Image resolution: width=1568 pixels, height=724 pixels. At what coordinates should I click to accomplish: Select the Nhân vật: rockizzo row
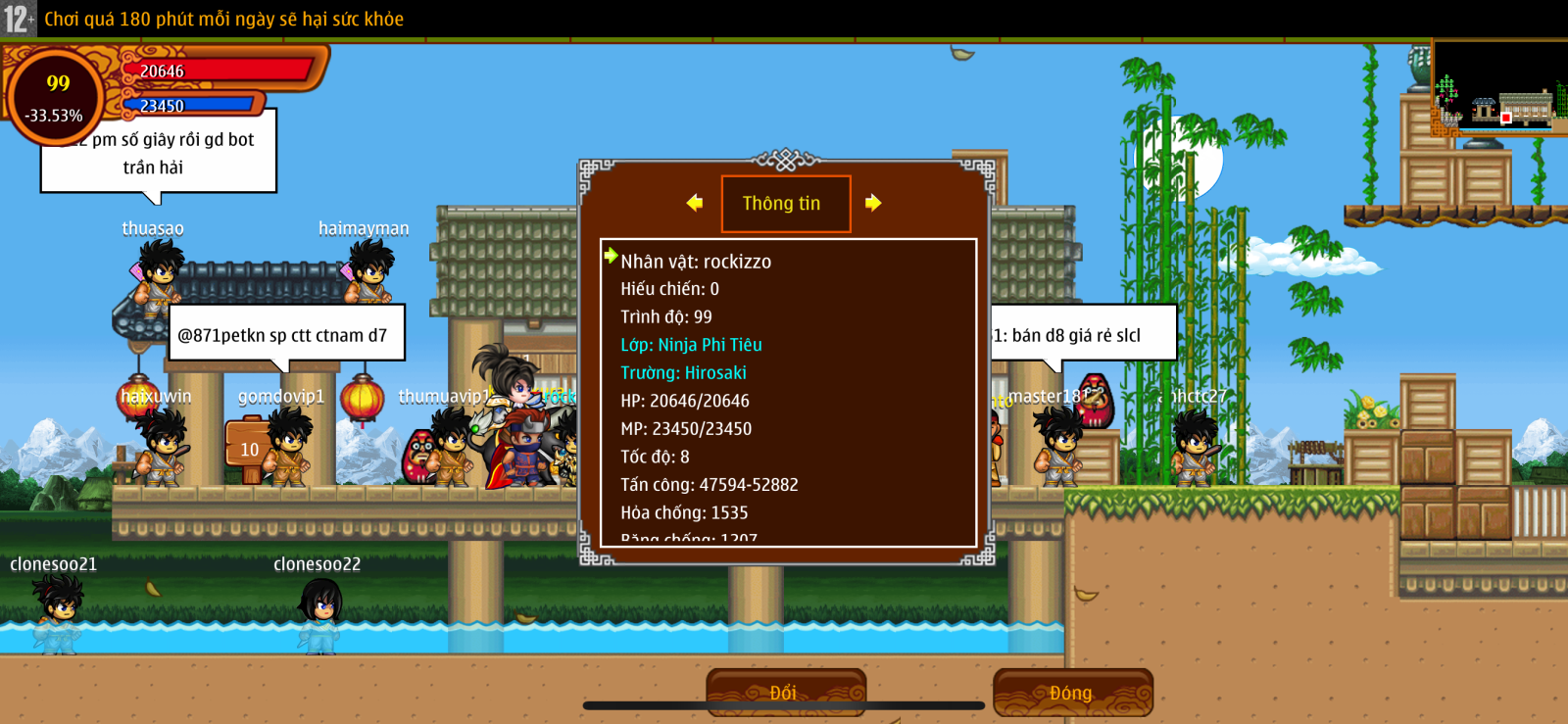(696, 262)
